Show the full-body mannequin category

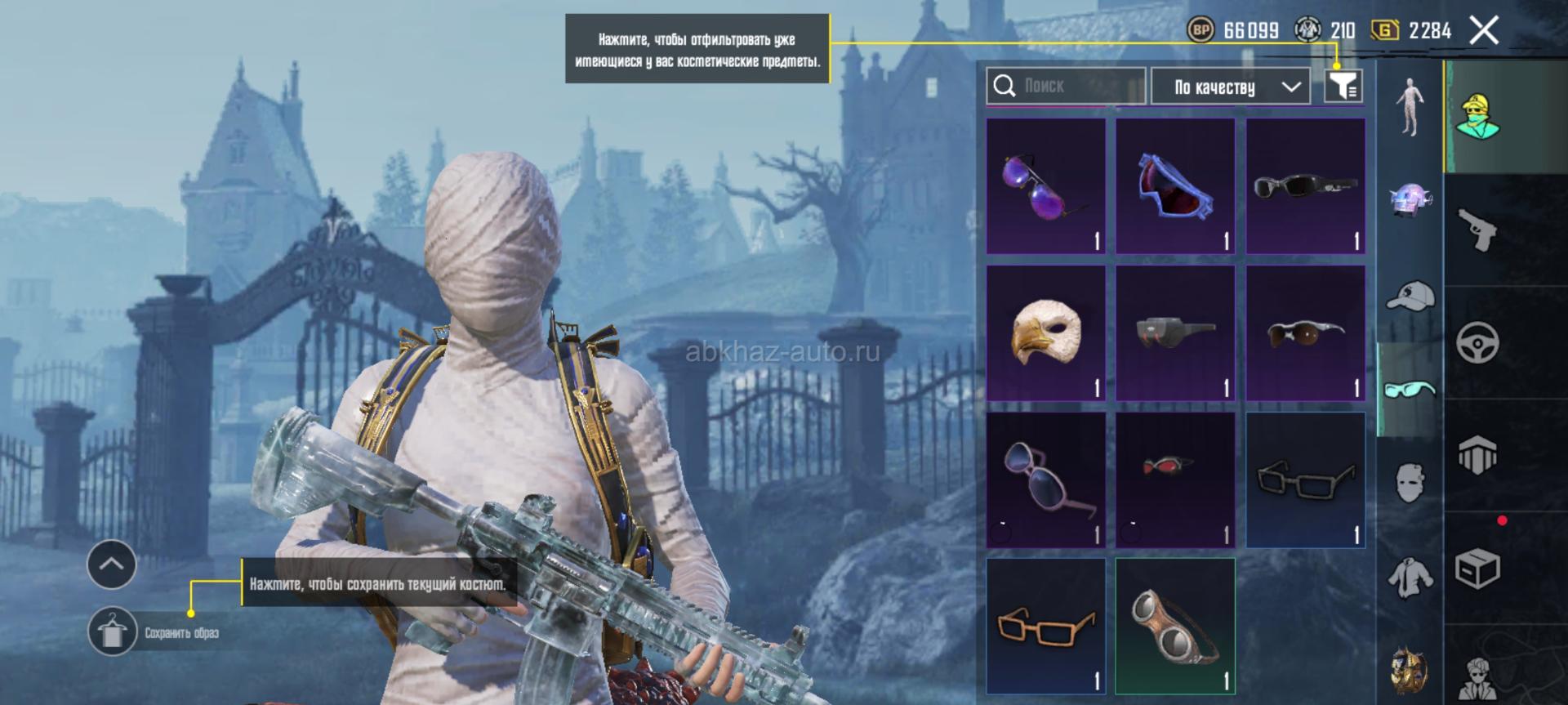coord(1410,106)
